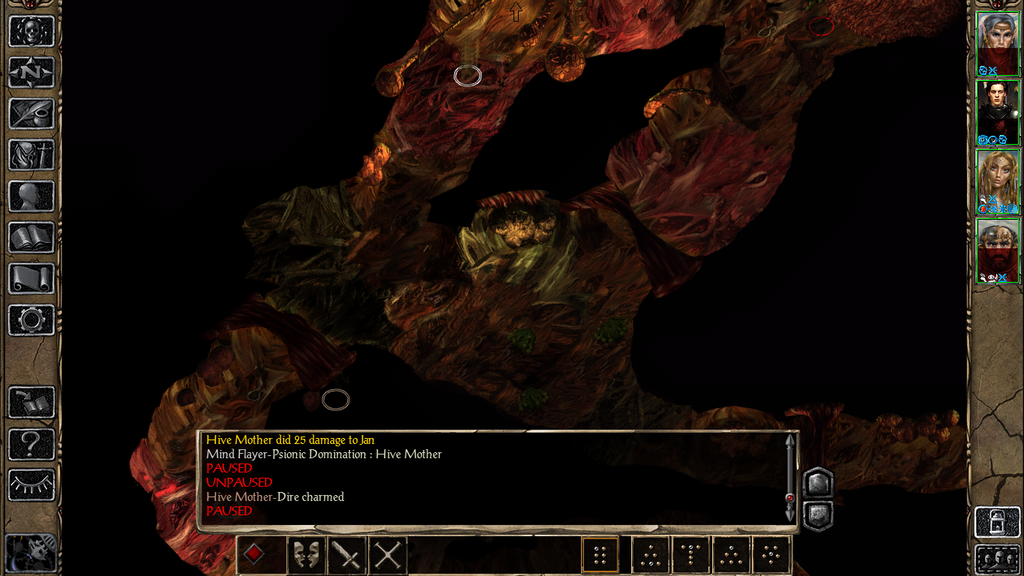The image size is (1024, 576).
Task: Rest the party with the eye button
Action: 31,485
